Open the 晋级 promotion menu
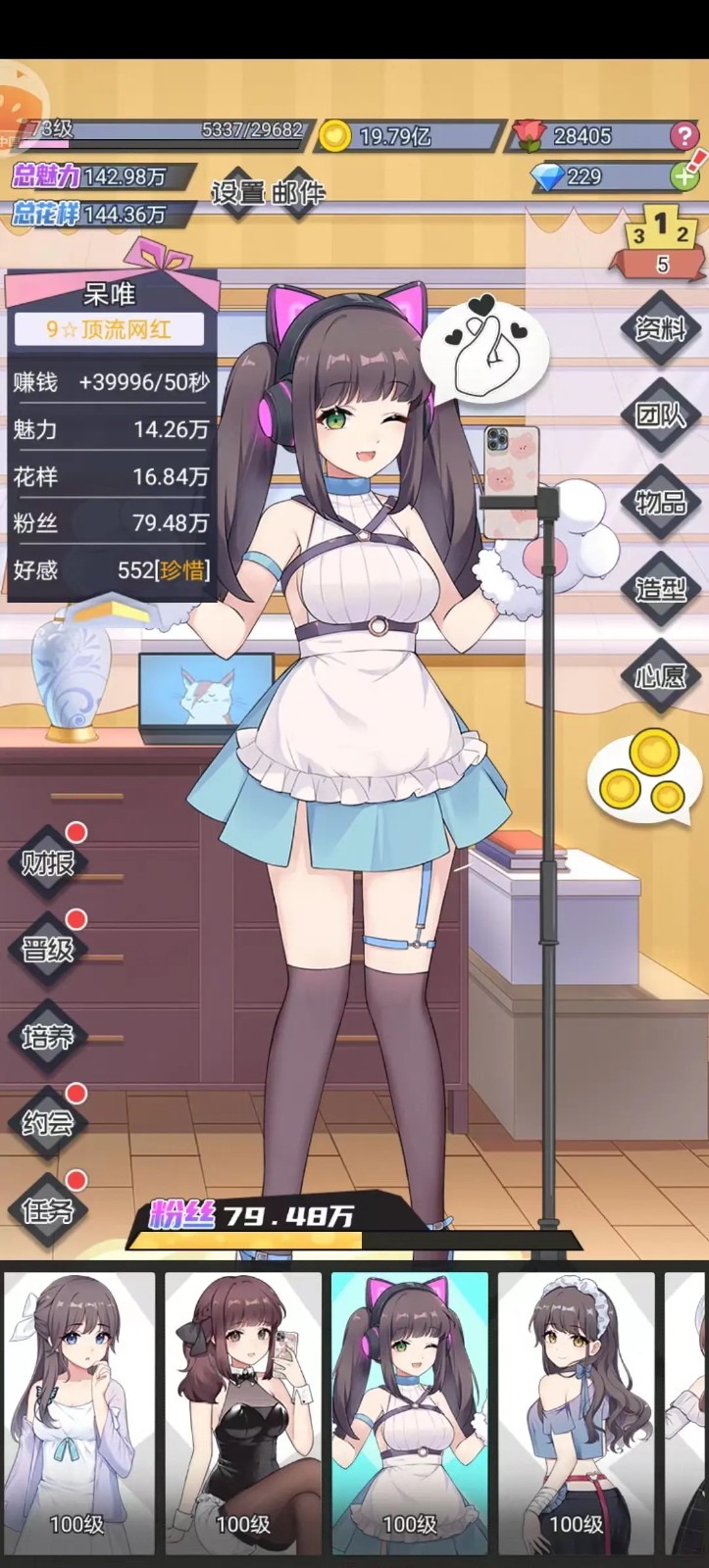This screenshot has height=1568, width=709. [47, 949]
